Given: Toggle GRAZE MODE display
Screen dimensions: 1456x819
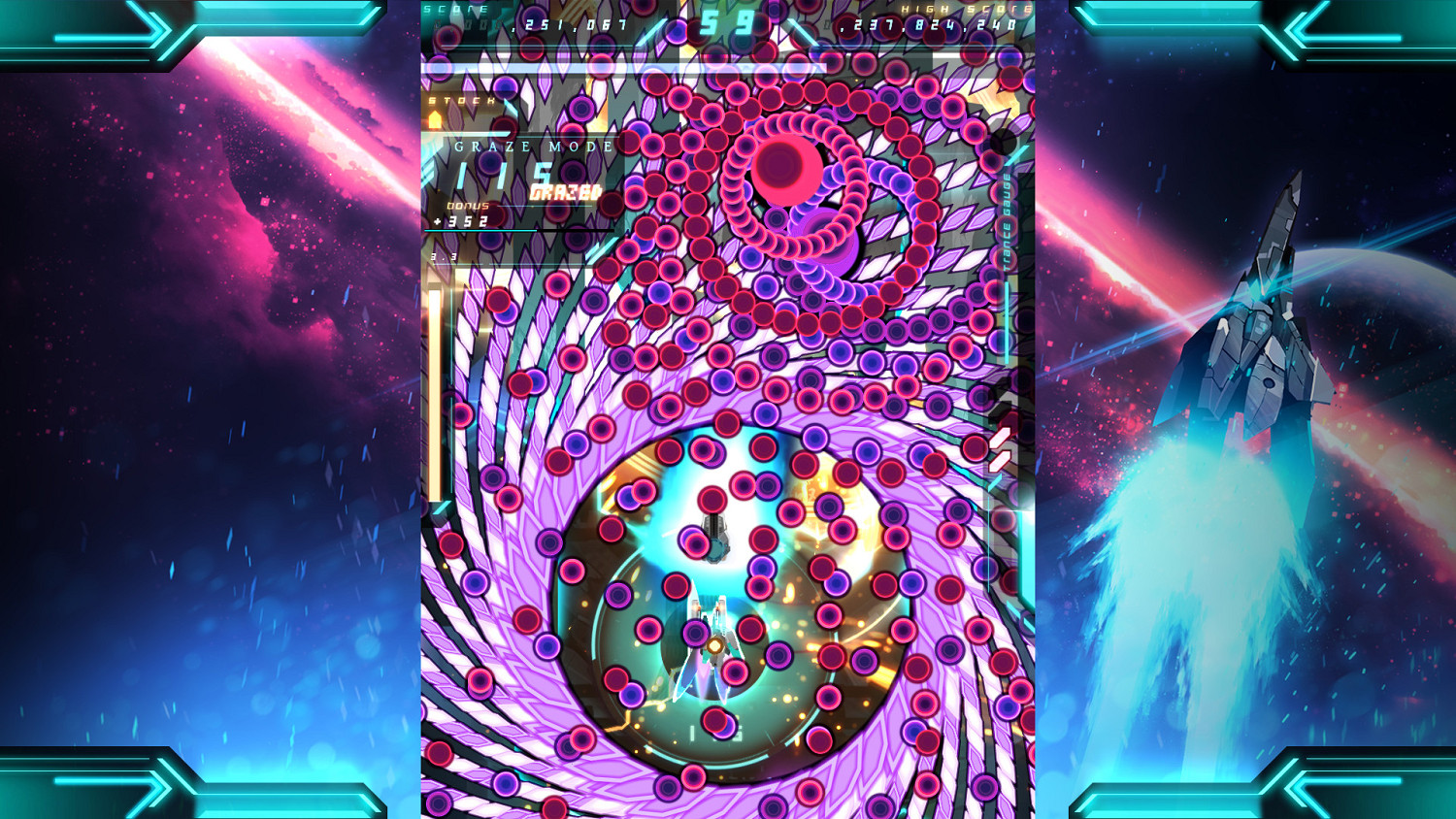Looking at the screenshot, I should point(532,146).
